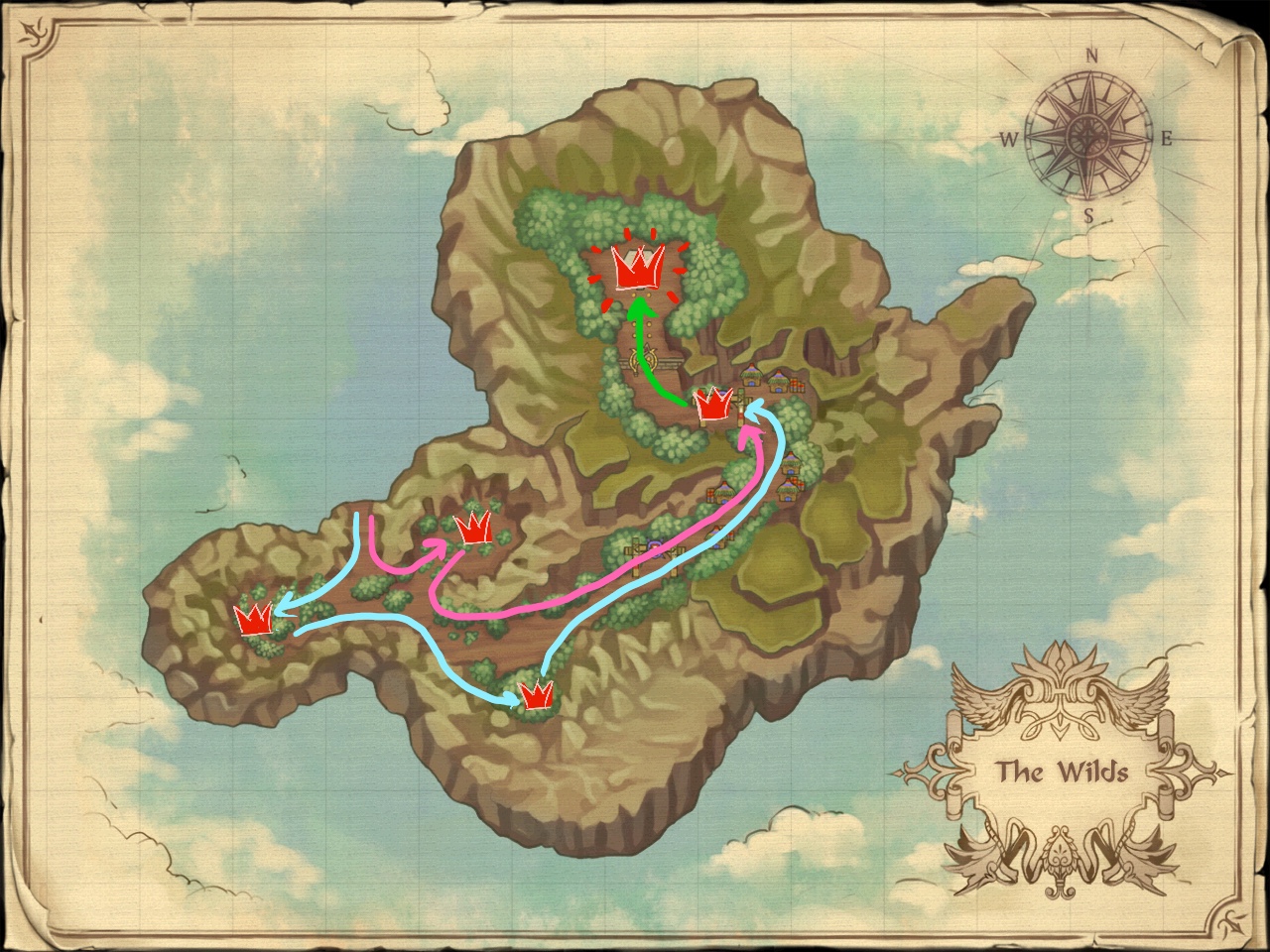The image size is (1270, 952).
Task: Choose the crown marker at the pink arrowhead
Action: click(x=473, y=529)
